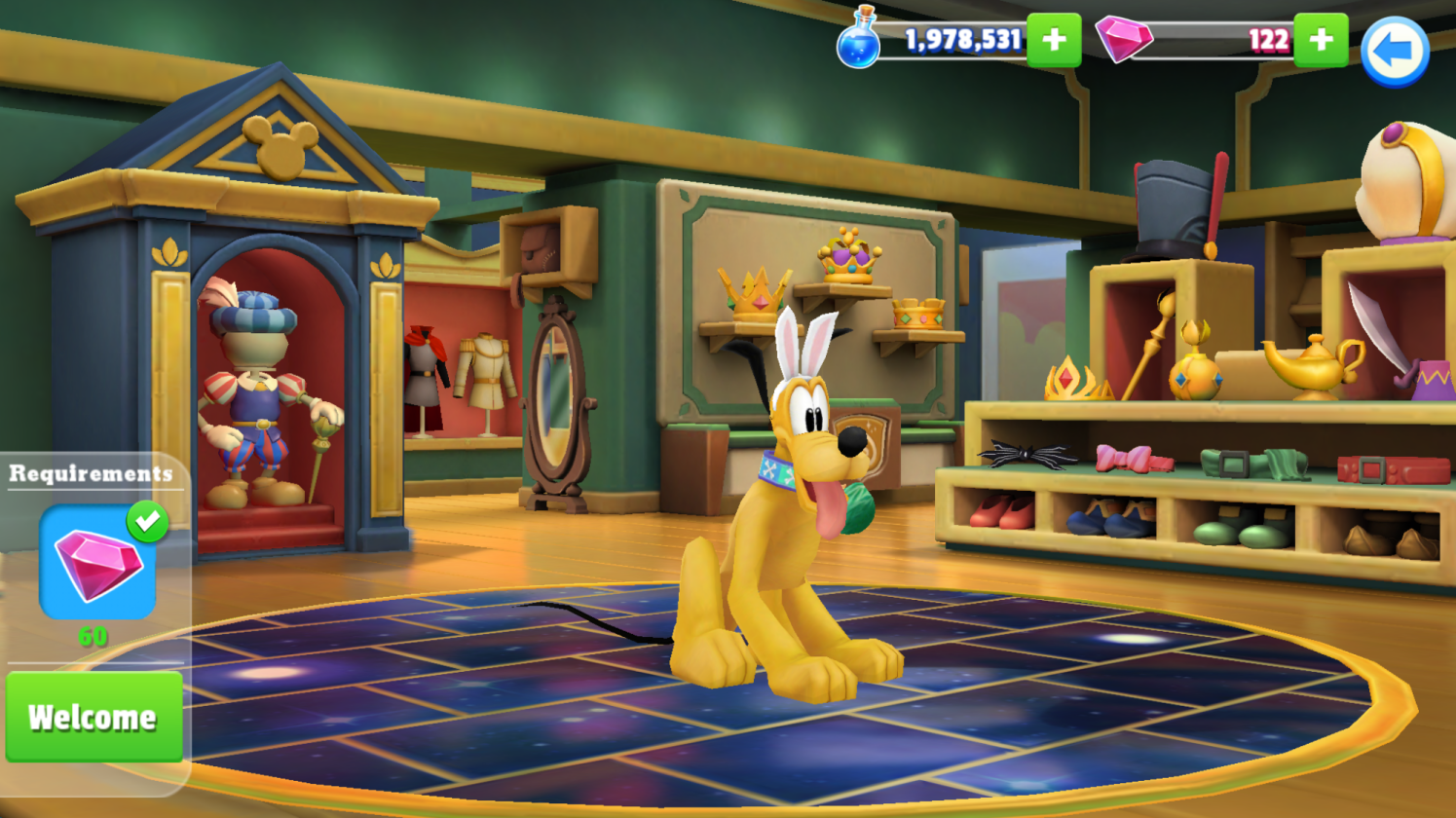
Task: Tap the green Welcome button
Action: coord(93,717)
